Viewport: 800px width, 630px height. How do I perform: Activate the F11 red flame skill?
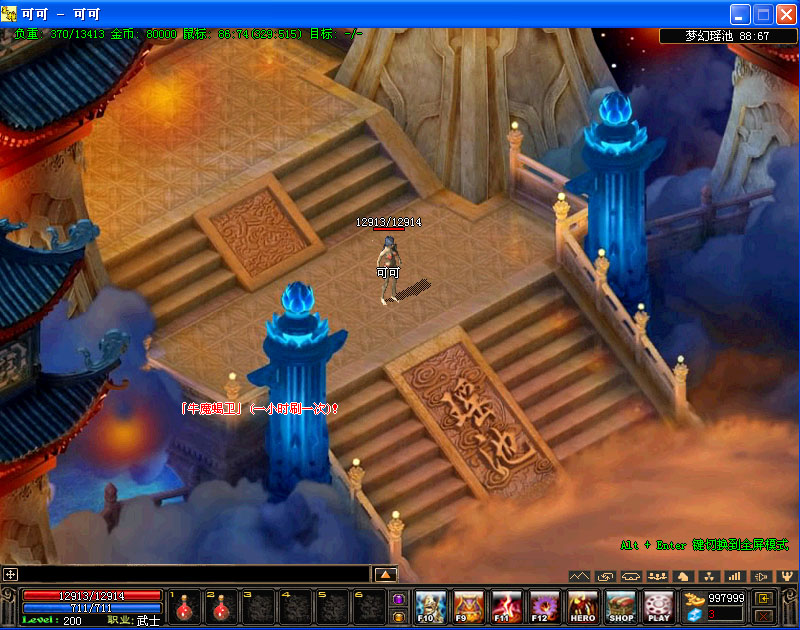[506, 607]
